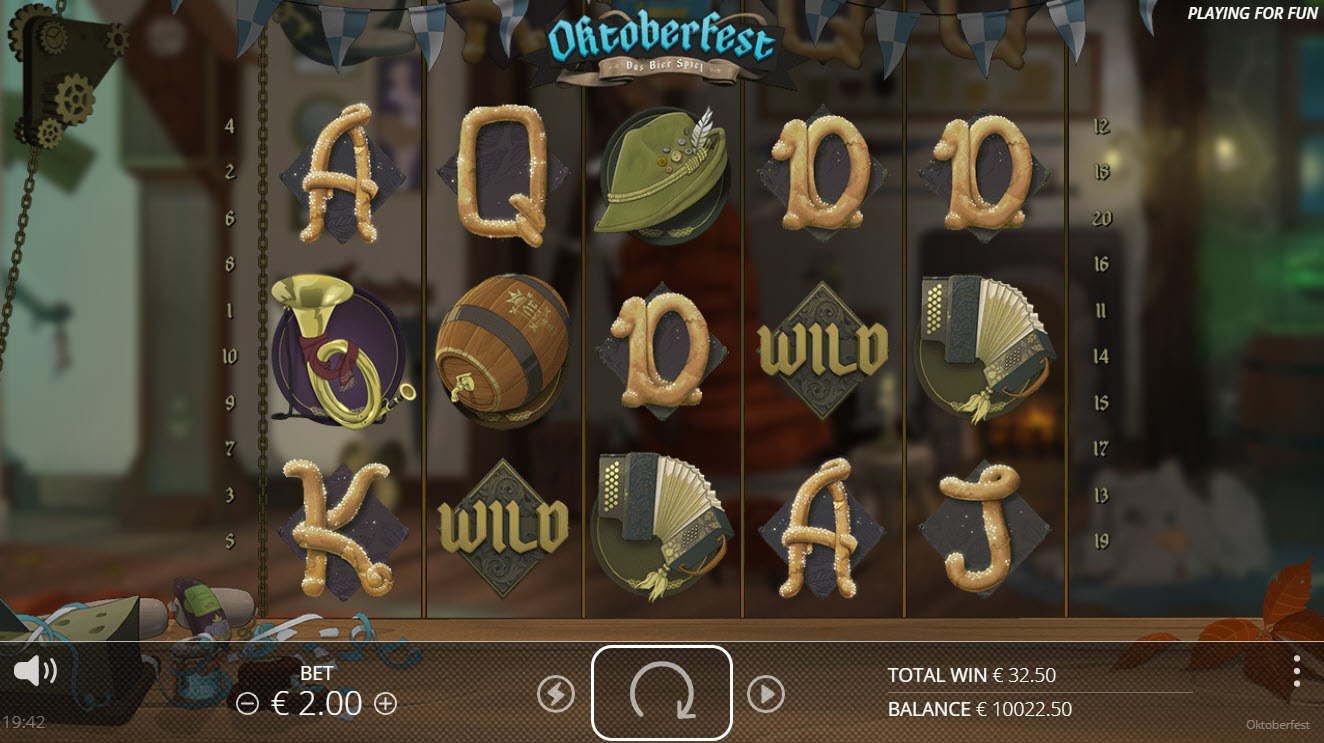Activate the lightning bolt fast-play button
Image resolution: width=1324 pixels, height=743 pixels.
pos(556,694)
